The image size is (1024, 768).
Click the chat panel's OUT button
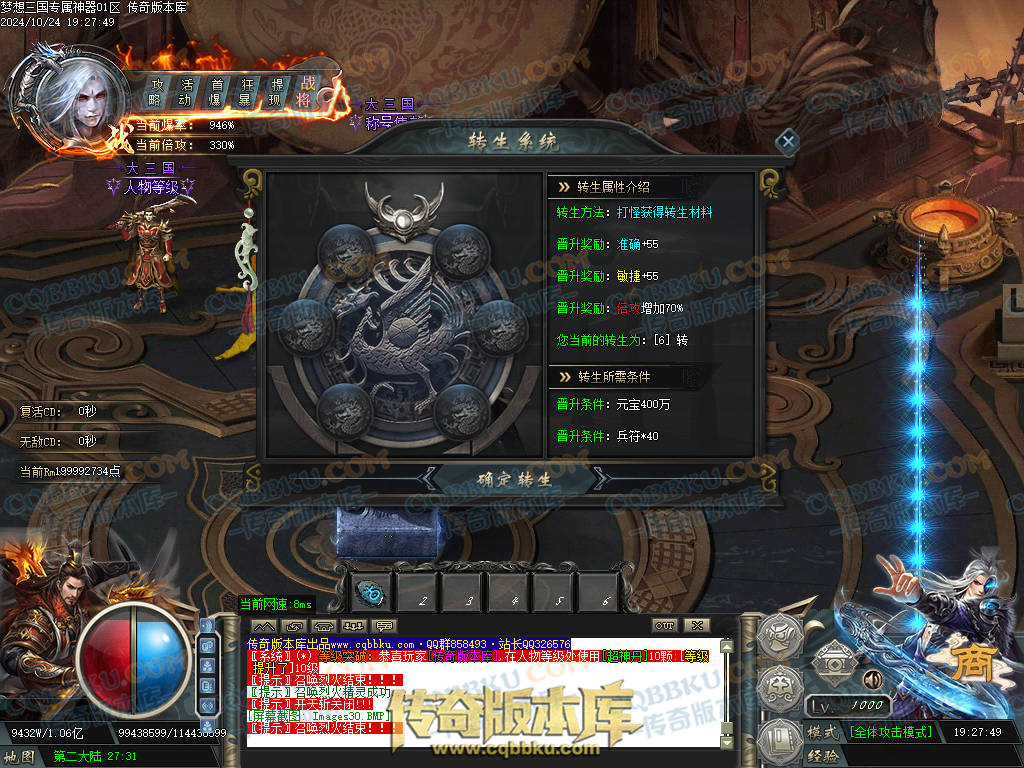click(x=665, y=626)
